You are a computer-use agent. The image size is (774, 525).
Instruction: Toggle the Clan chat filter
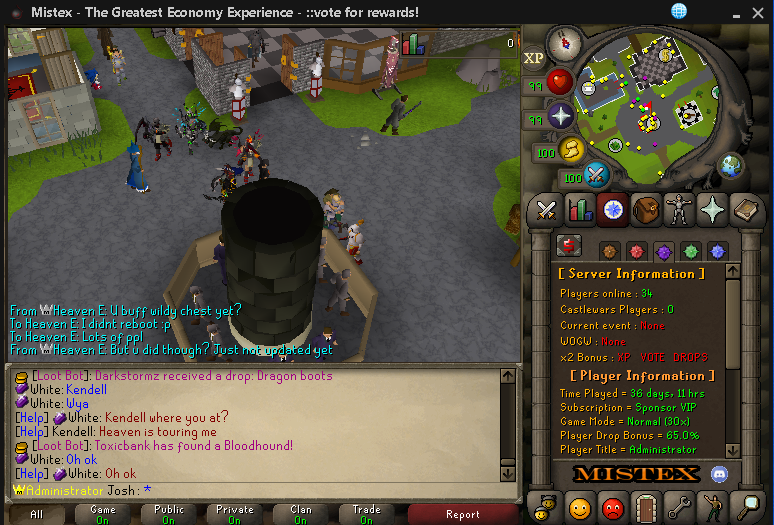click(x=300, y=514)
